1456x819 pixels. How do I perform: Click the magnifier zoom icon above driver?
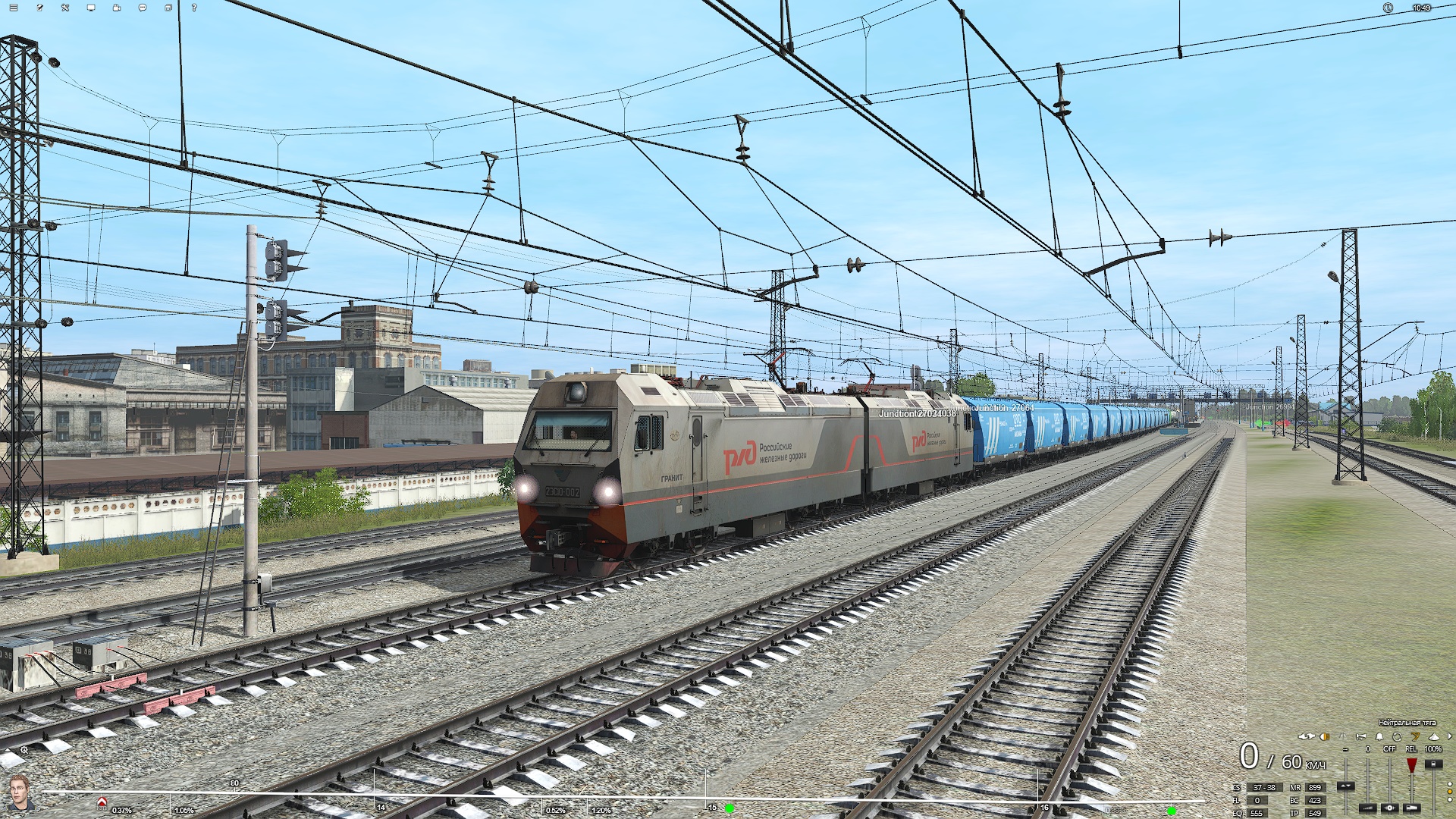[24, 750]
